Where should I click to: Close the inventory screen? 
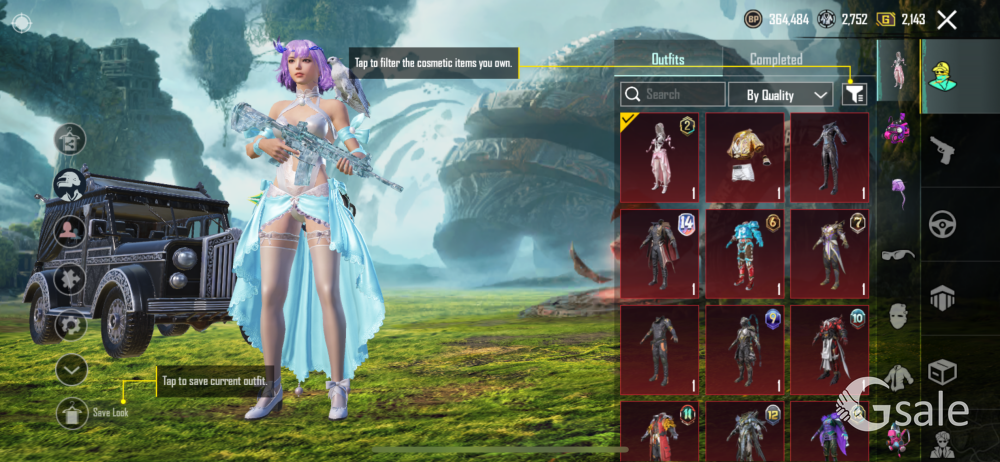(947, 19)
